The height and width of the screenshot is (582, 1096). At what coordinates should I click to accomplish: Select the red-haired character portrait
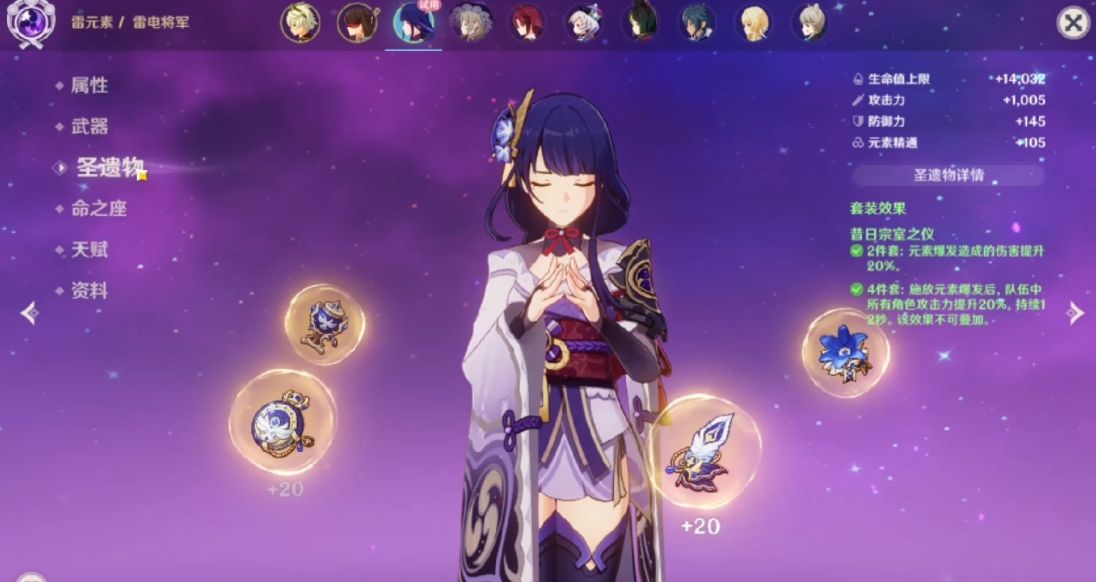click(527, 23)
